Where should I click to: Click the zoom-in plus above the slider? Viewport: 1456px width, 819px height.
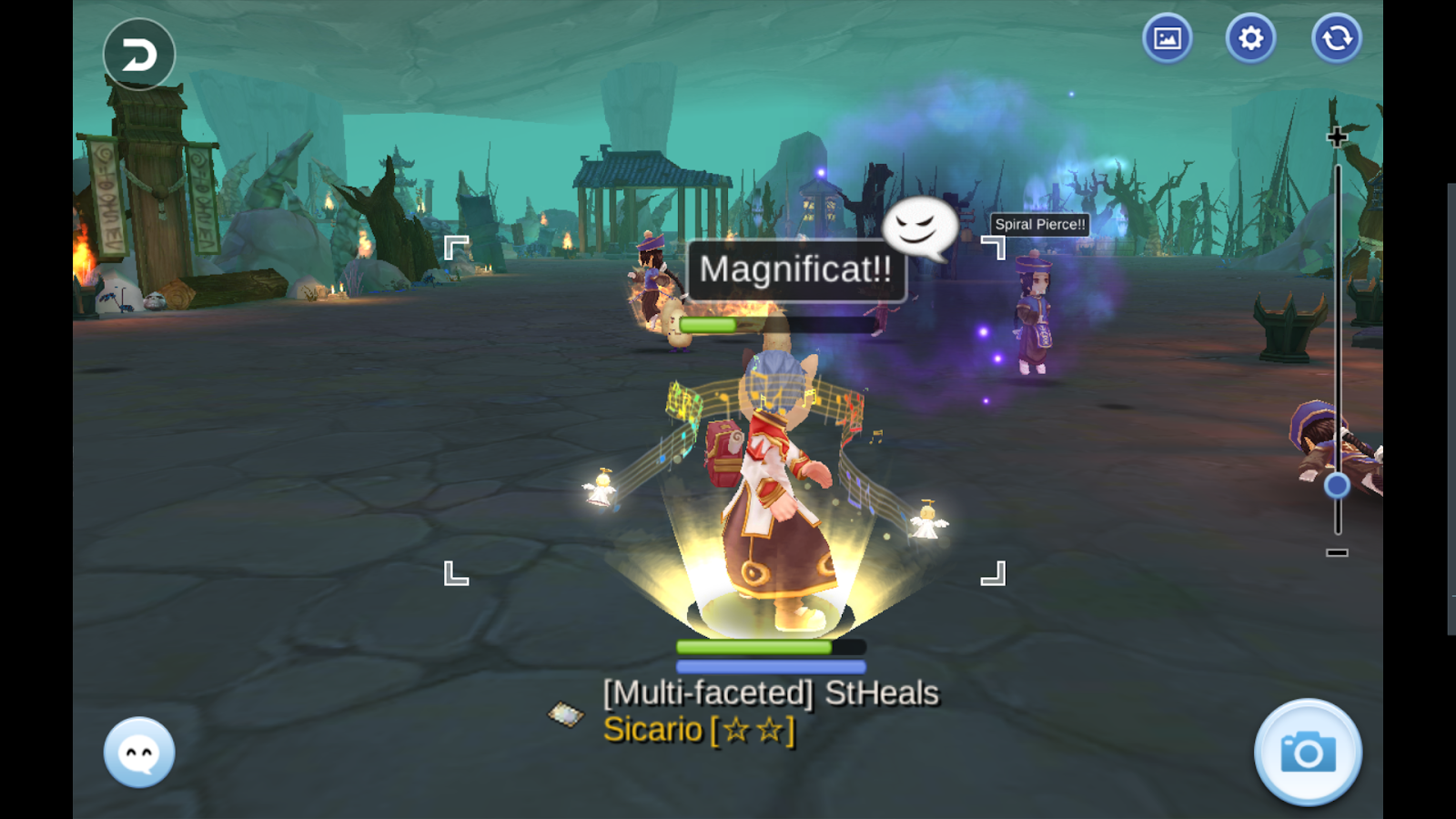point(1337,136)
